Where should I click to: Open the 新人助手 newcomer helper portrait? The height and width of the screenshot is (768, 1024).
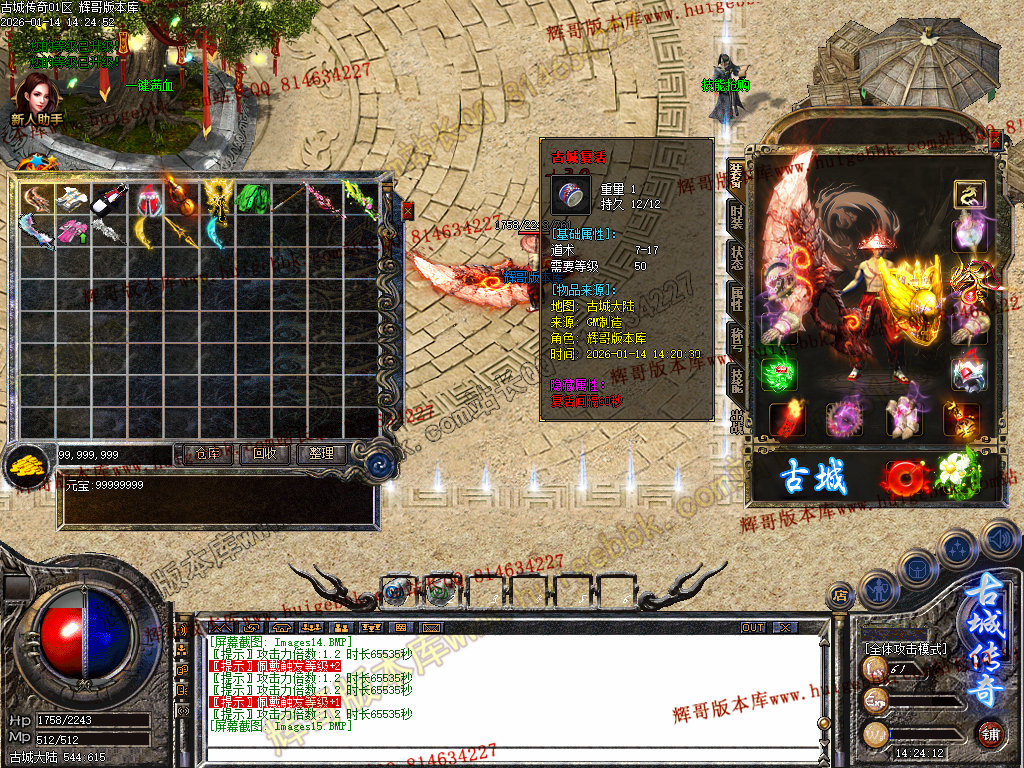coord(37,100)
